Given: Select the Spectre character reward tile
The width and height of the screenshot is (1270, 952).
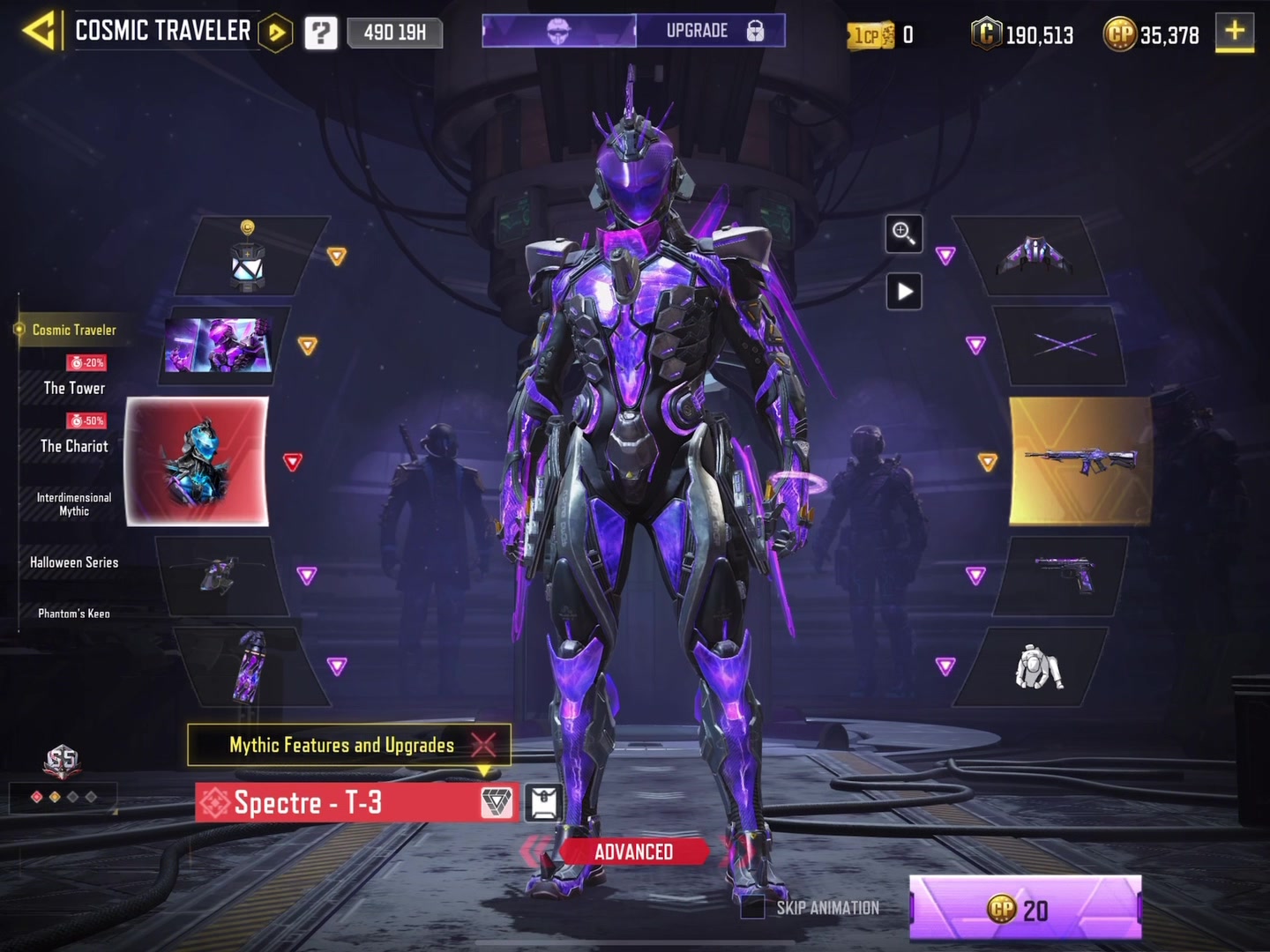Looking at the screenshot, I should coord(198,461).
